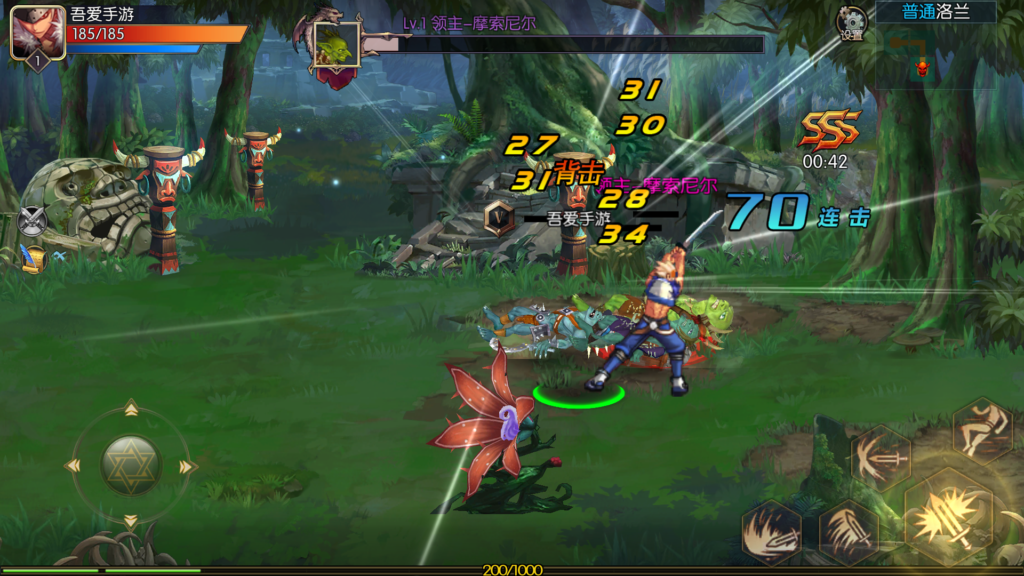Viewport: 1024px width, 576px height.
Task: Open the 设置 settings gear
Action: tap(852, 22)
